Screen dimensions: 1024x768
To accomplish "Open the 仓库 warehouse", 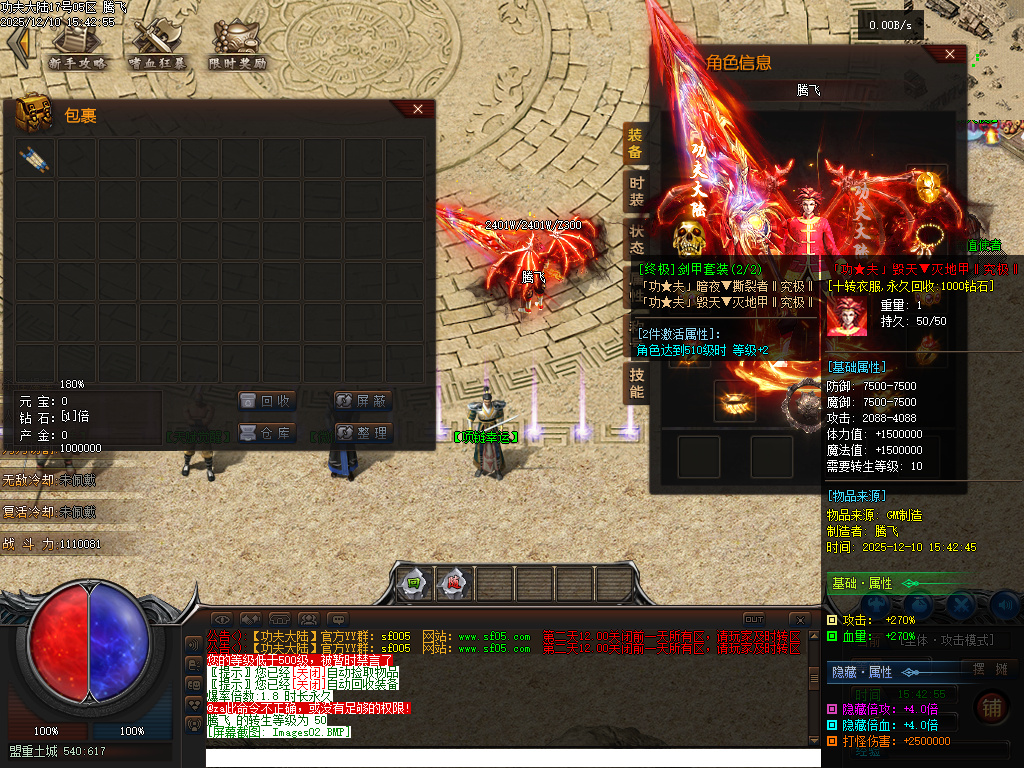I will pos(267,433).
